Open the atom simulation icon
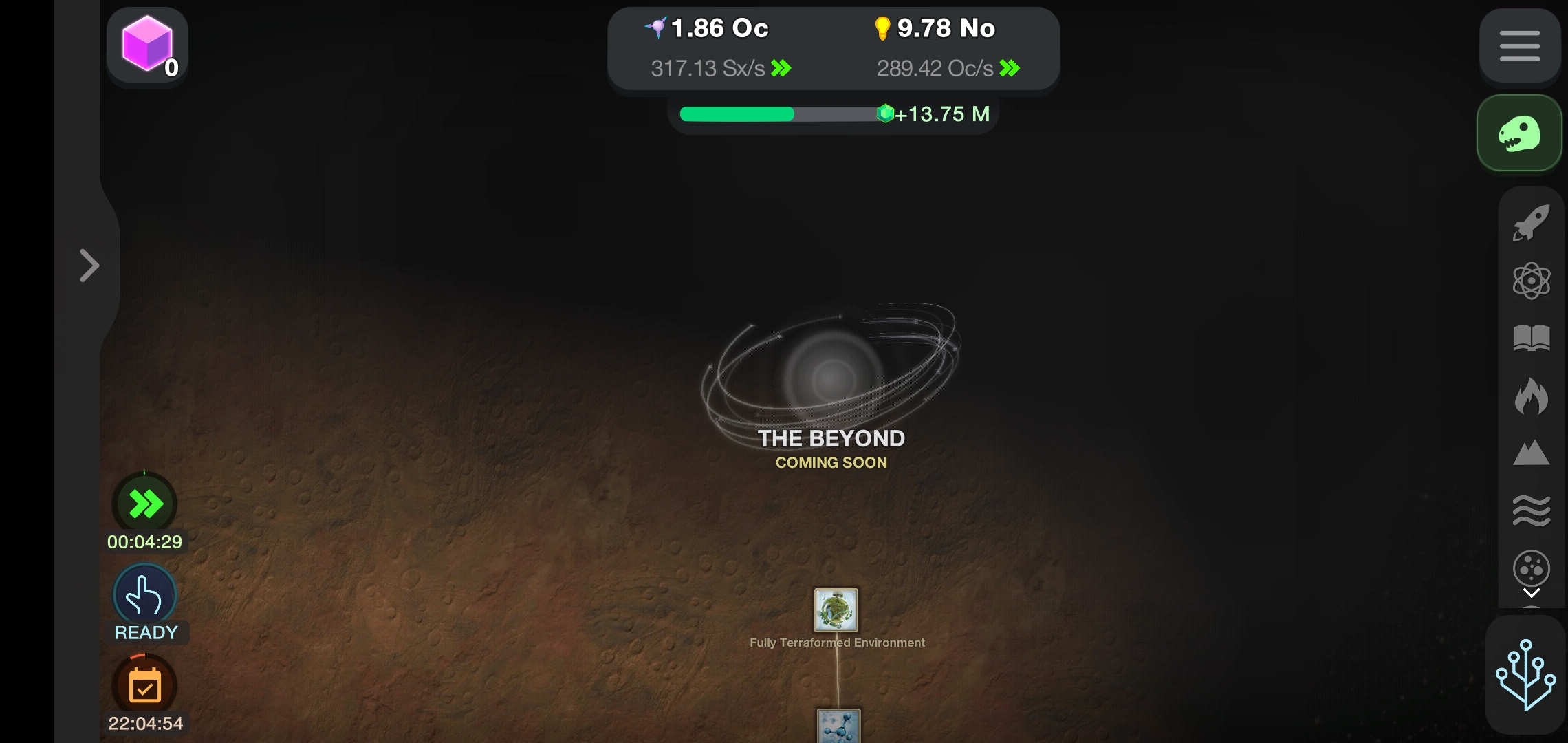The image size is (1568, 743). [1532, 281]
